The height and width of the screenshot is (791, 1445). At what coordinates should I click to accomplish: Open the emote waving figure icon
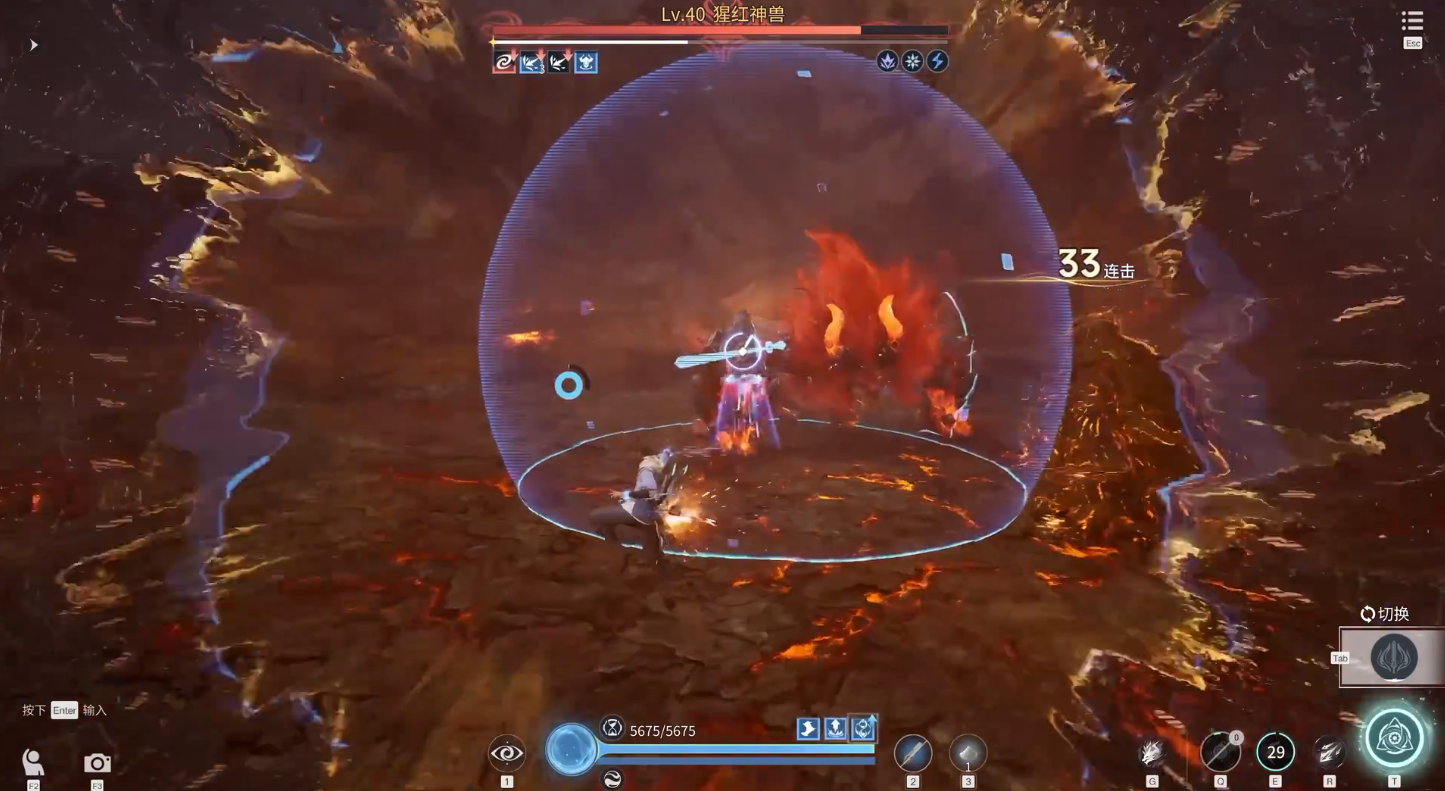[x=33, y=763]
